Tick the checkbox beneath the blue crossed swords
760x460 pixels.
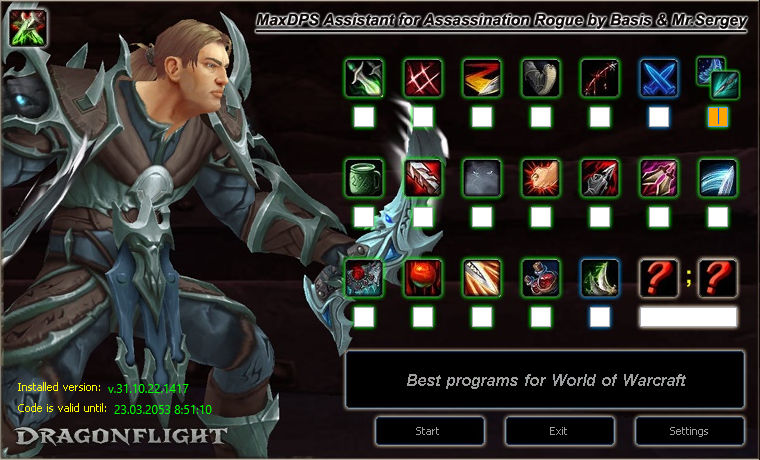(659, 117)
